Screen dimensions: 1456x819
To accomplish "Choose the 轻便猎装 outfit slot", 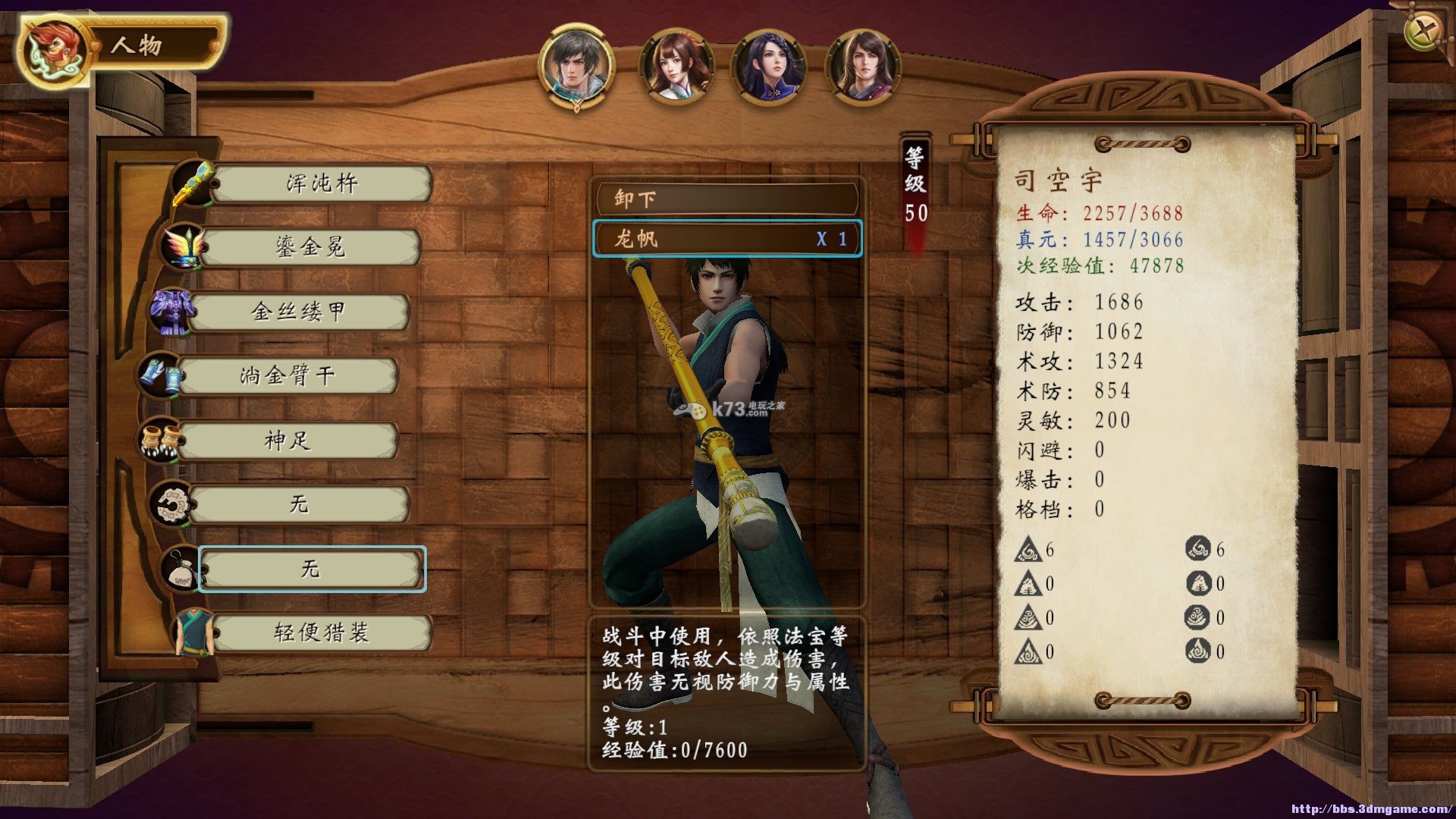I will pos(321,632).
